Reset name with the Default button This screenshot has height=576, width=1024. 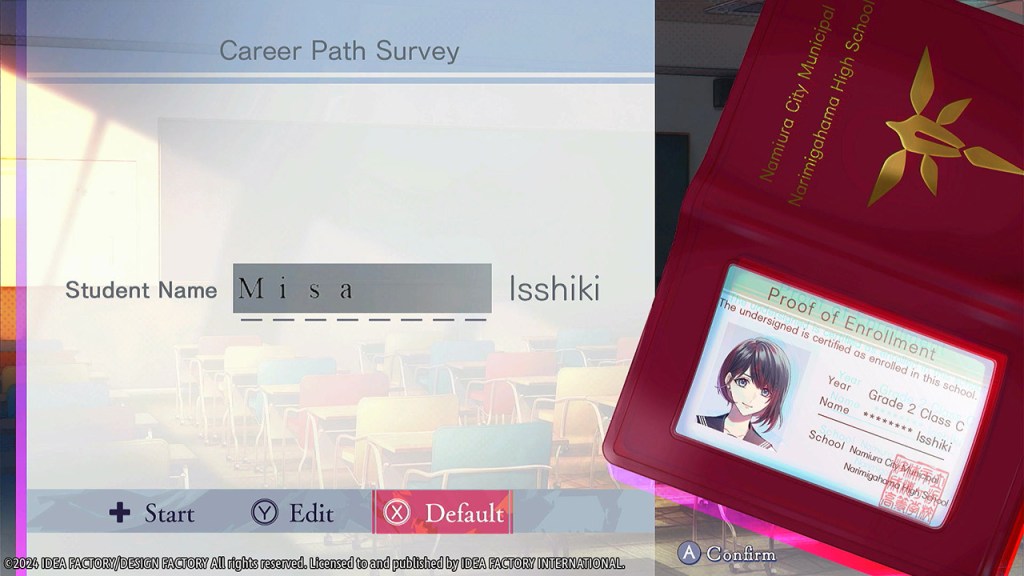click(x=443, y=513)
